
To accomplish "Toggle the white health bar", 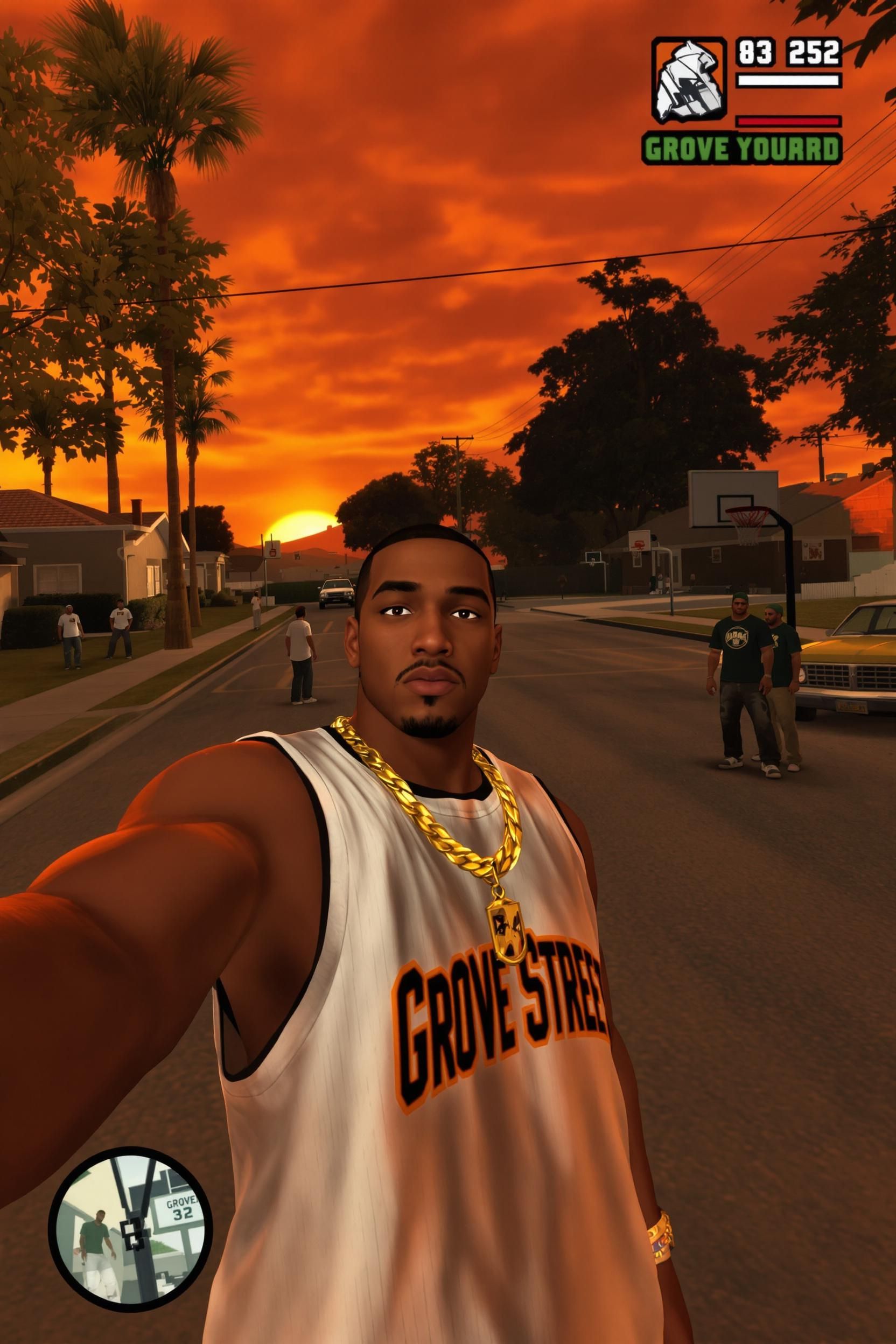I will [788, 80].
